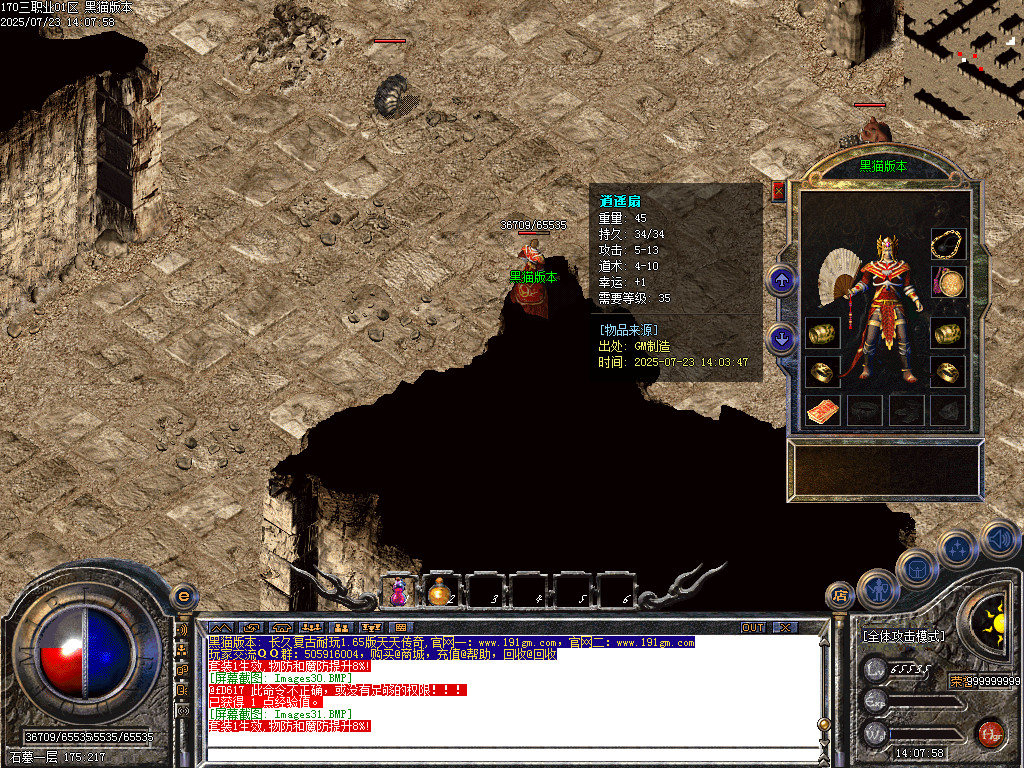Click the blue down arrow on equipment panel

782,338
